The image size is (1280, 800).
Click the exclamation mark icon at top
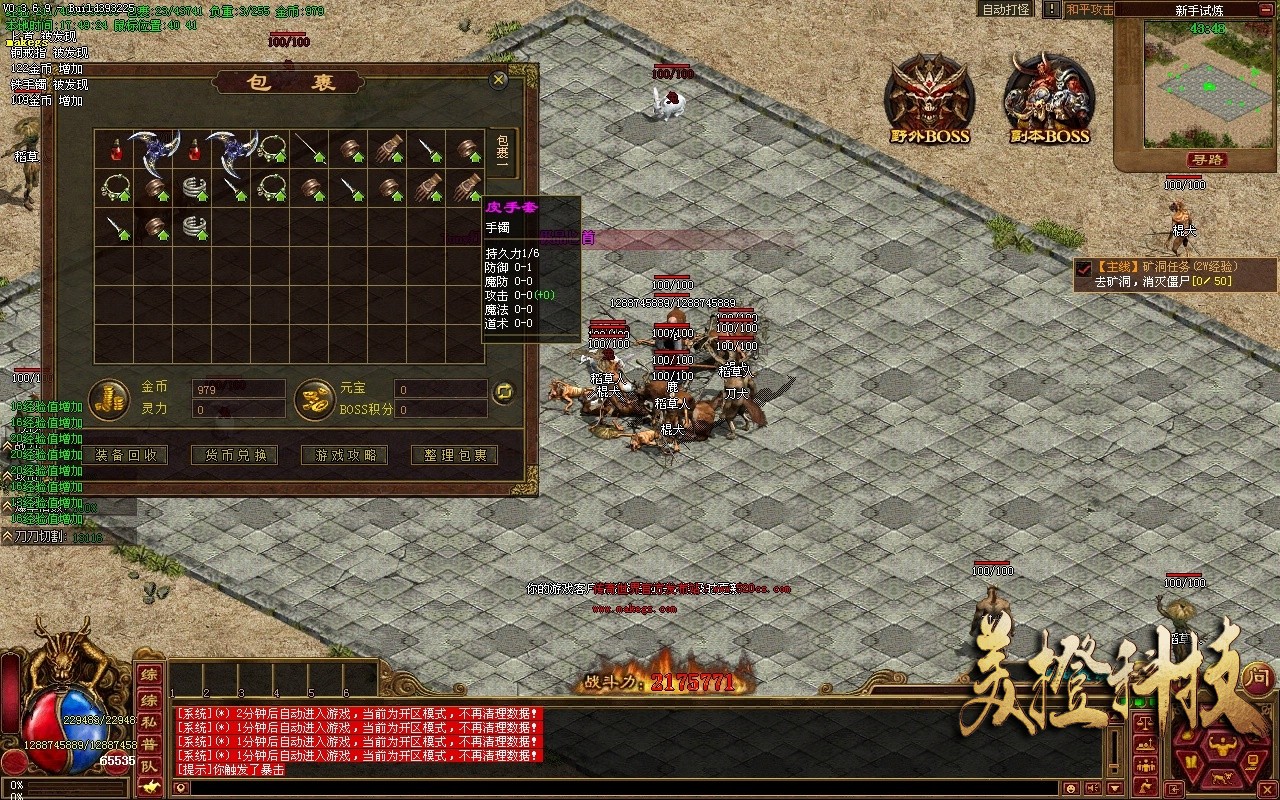(1051, 9)
